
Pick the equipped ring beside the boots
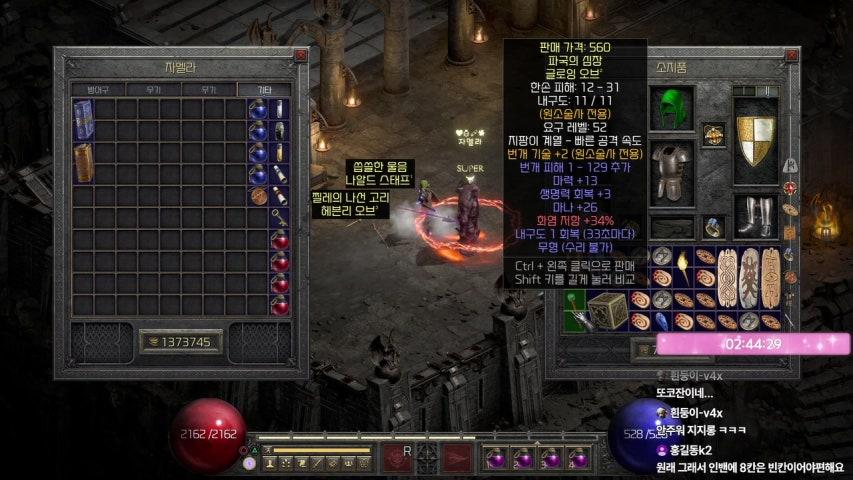[714, 228]
